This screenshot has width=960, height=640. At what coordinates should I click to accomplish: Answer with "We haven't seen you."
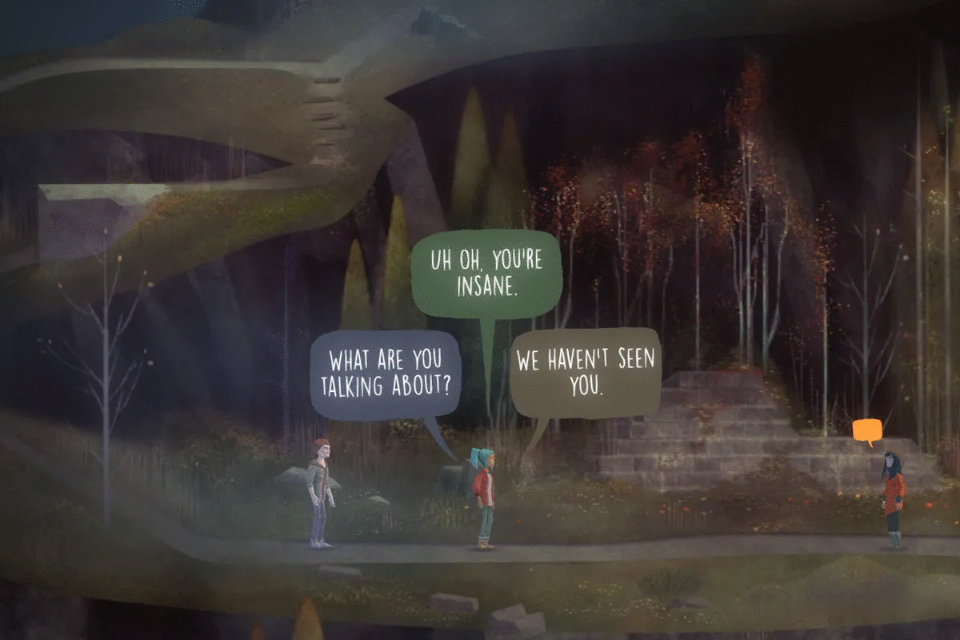point(585,374)
